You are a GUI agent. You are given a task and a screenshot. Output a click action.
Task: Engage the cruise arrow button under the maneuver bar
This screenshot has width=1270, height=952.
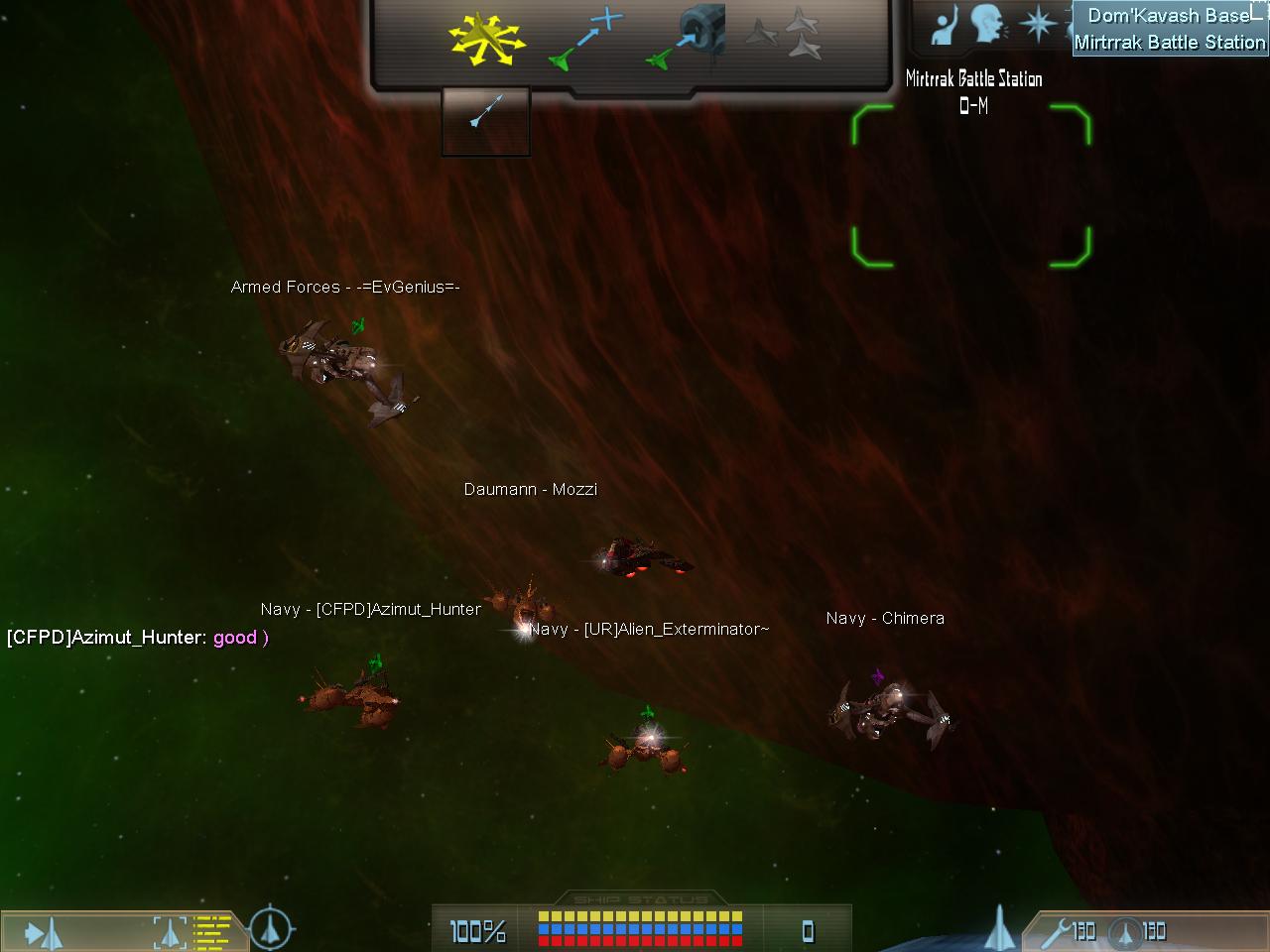485,120
